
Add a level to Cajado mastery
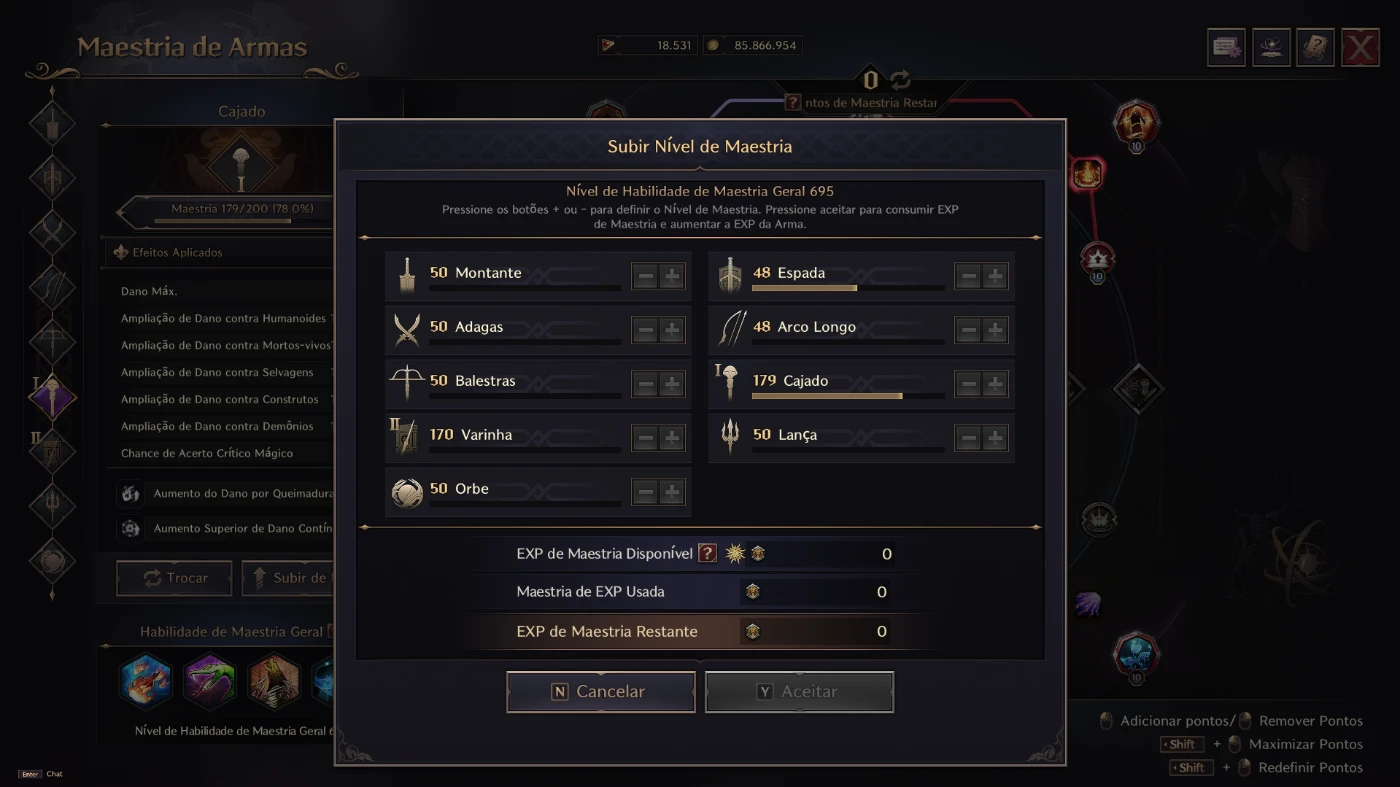pos(995,384)
